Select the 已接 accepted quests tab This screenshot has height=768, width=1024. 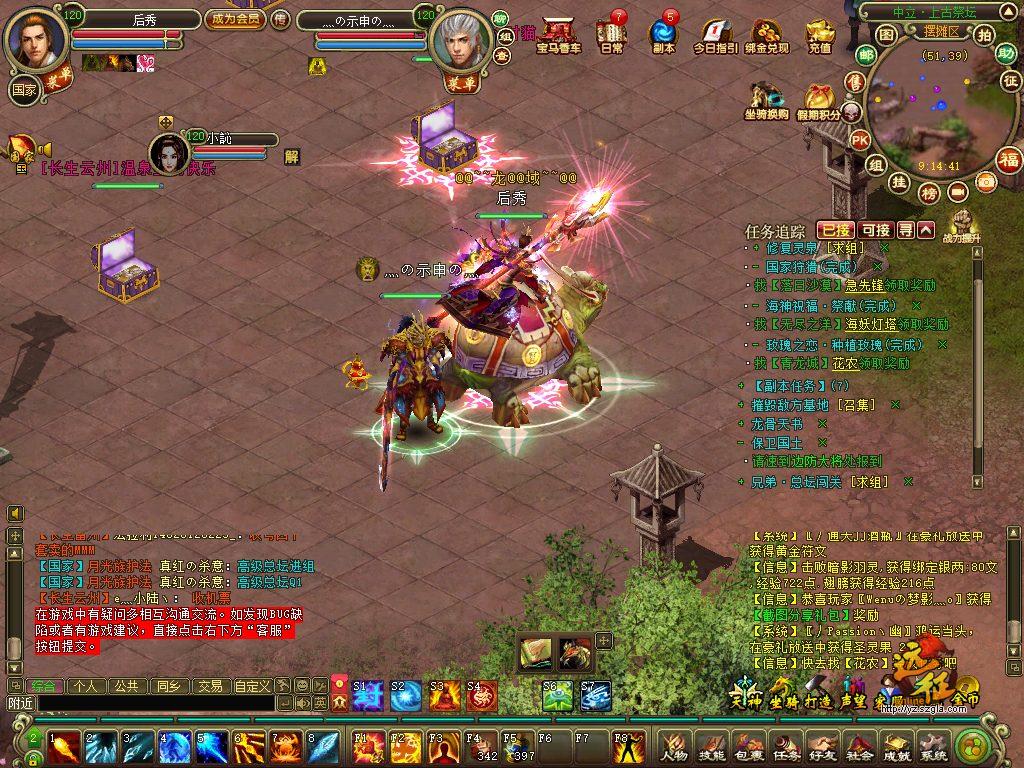pyautogui.click(x=836, y=230)
